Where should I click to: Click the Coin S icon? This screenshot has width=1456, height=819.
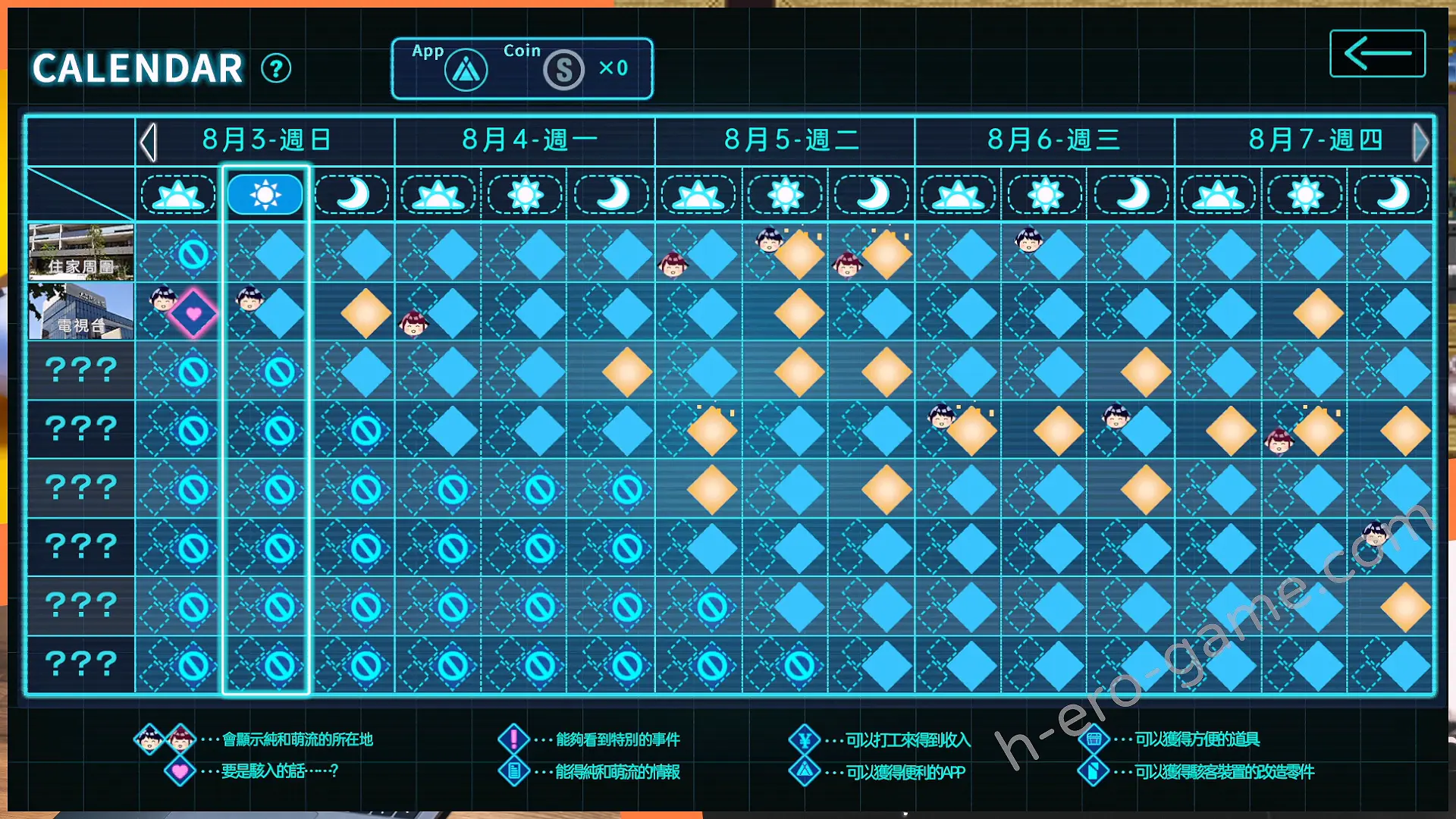pos(563,71)
